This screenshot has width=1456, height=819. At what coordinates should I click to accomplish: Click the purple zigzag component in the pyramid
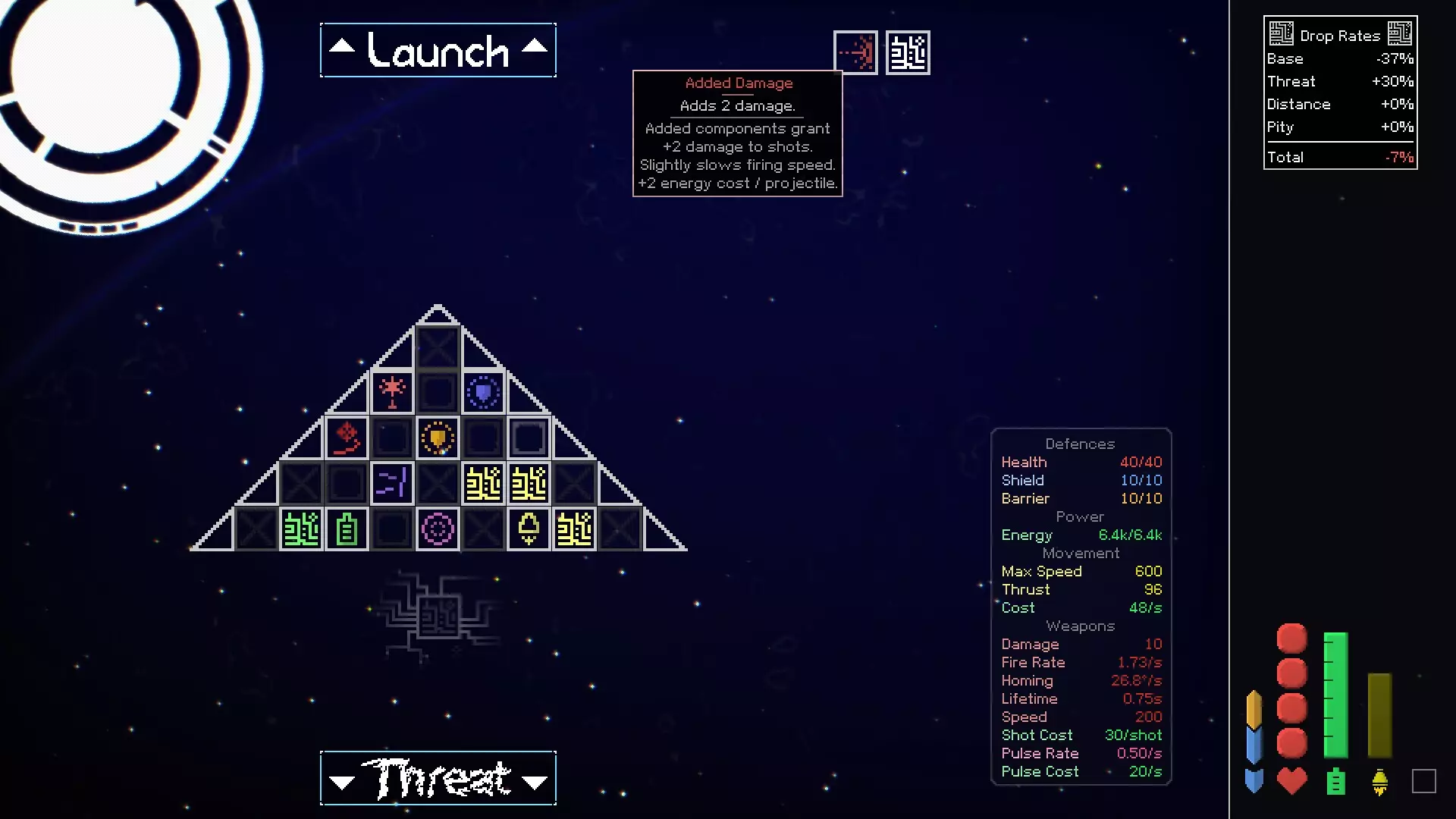coord(392,482)
